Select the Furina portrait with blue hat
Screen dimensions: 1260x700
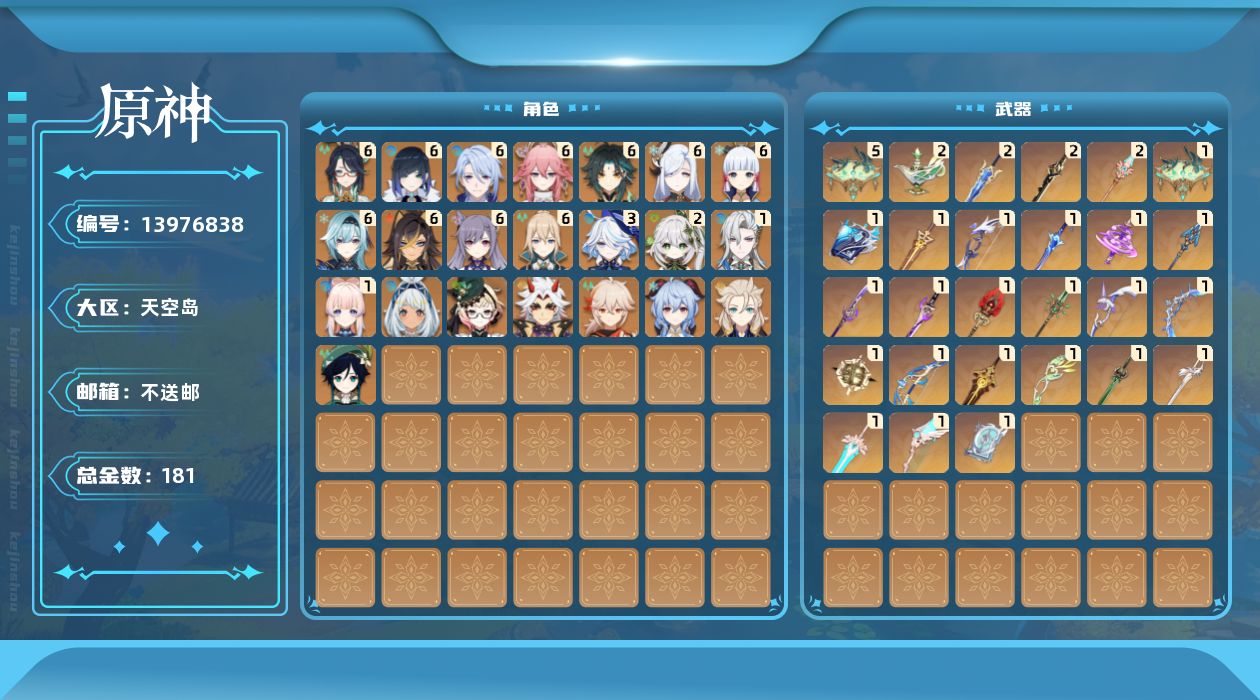(x=610, y=240)
